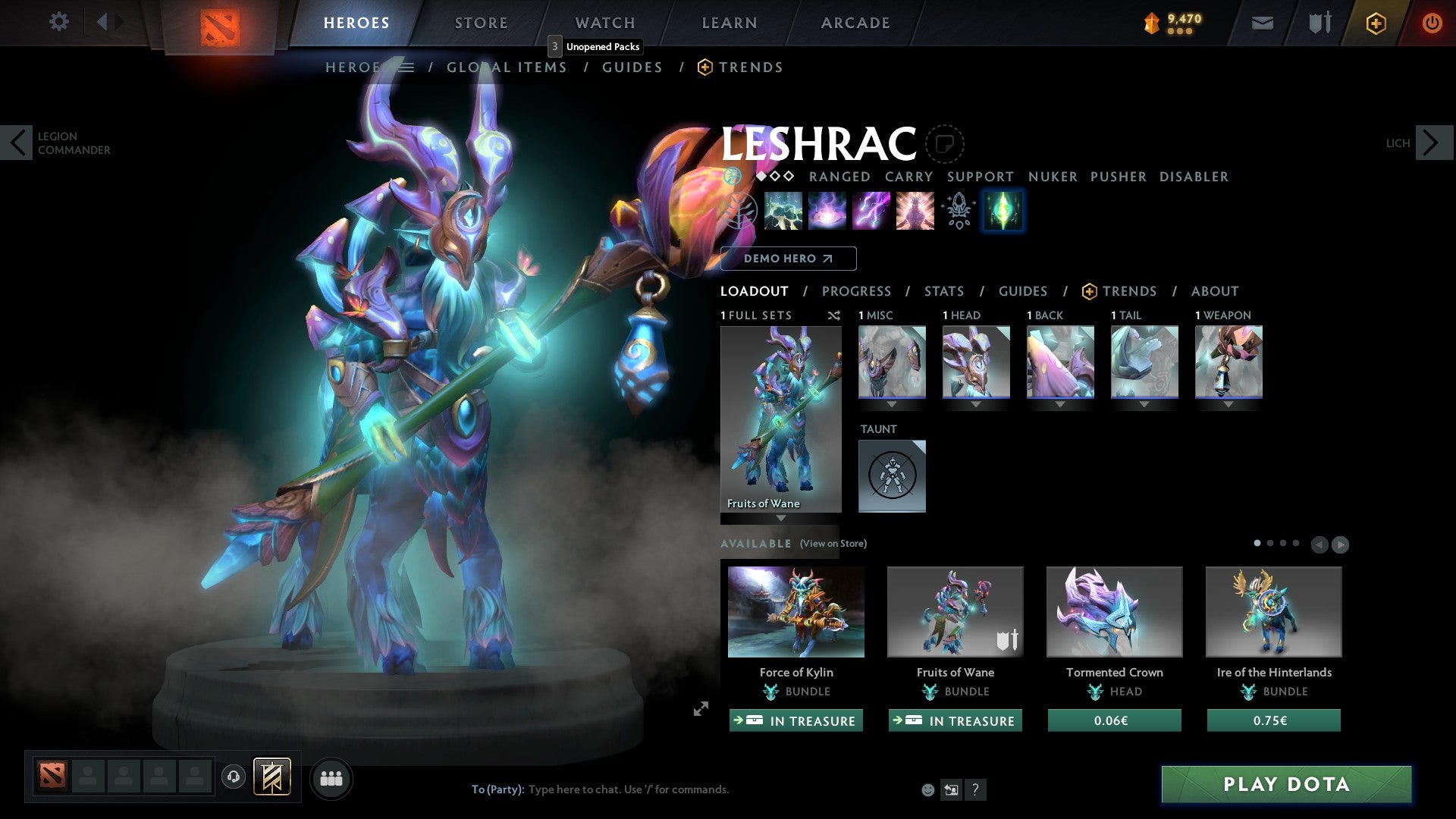Switch to the STATS tab
This screenshot has height=819, width=1456.
943,291
